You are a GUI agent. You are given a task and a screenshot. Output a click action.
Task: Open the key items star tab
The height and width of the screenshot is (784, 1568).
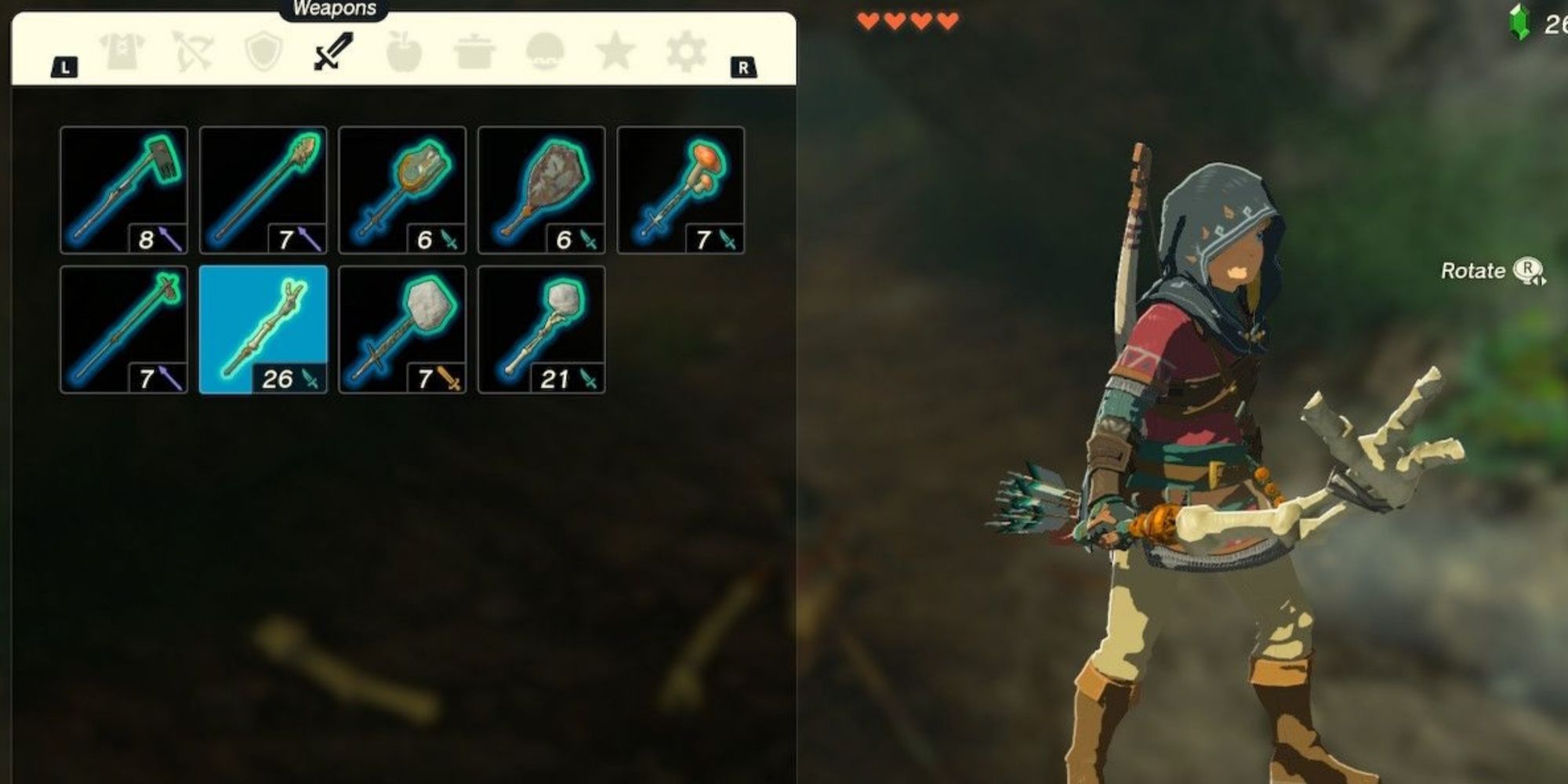[x=615, y=51]
